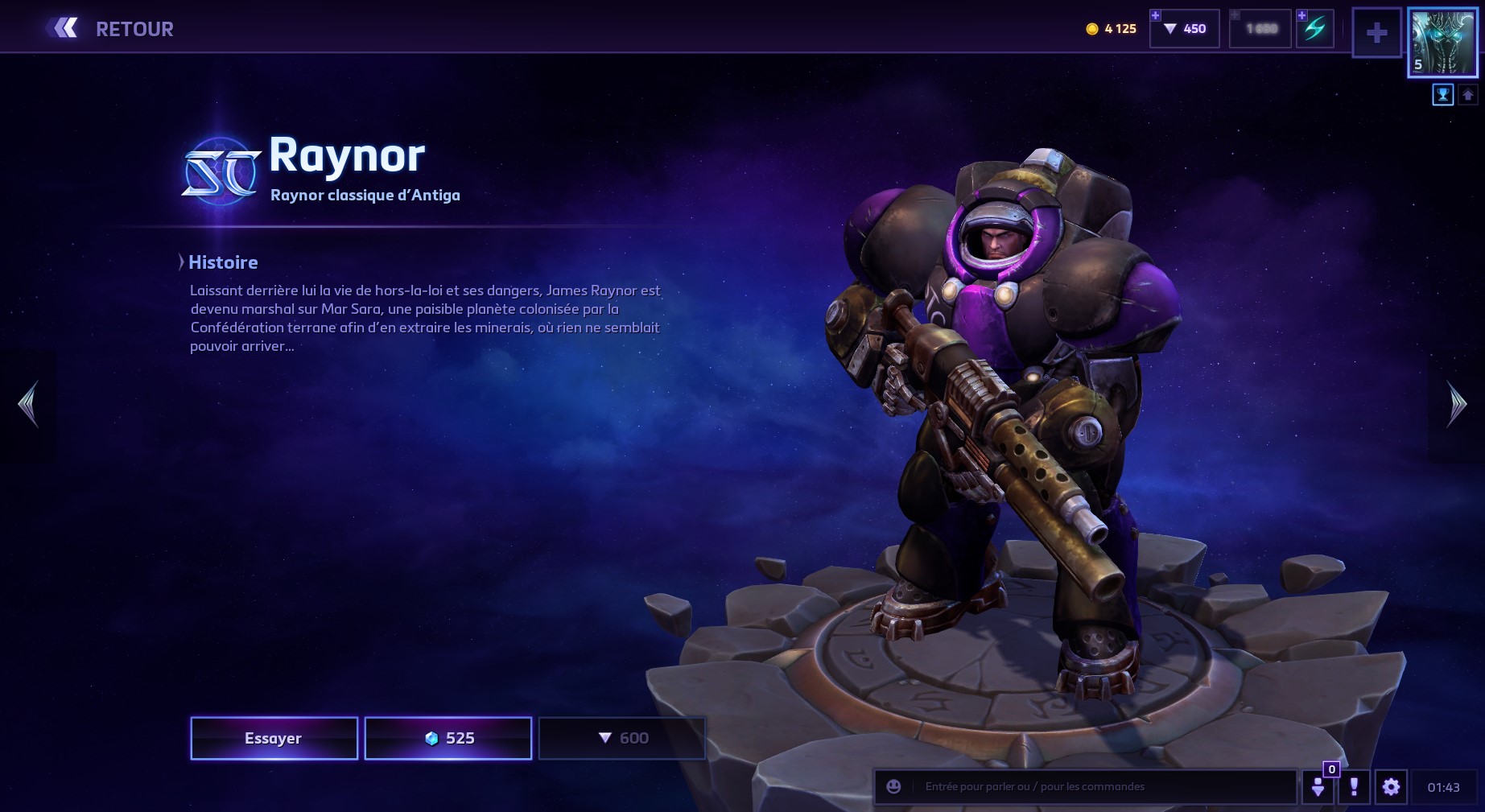The width and height of the screenshot is (1485, 812).
Task: Select the 600 shards purchase option
Action: [622, 738]
